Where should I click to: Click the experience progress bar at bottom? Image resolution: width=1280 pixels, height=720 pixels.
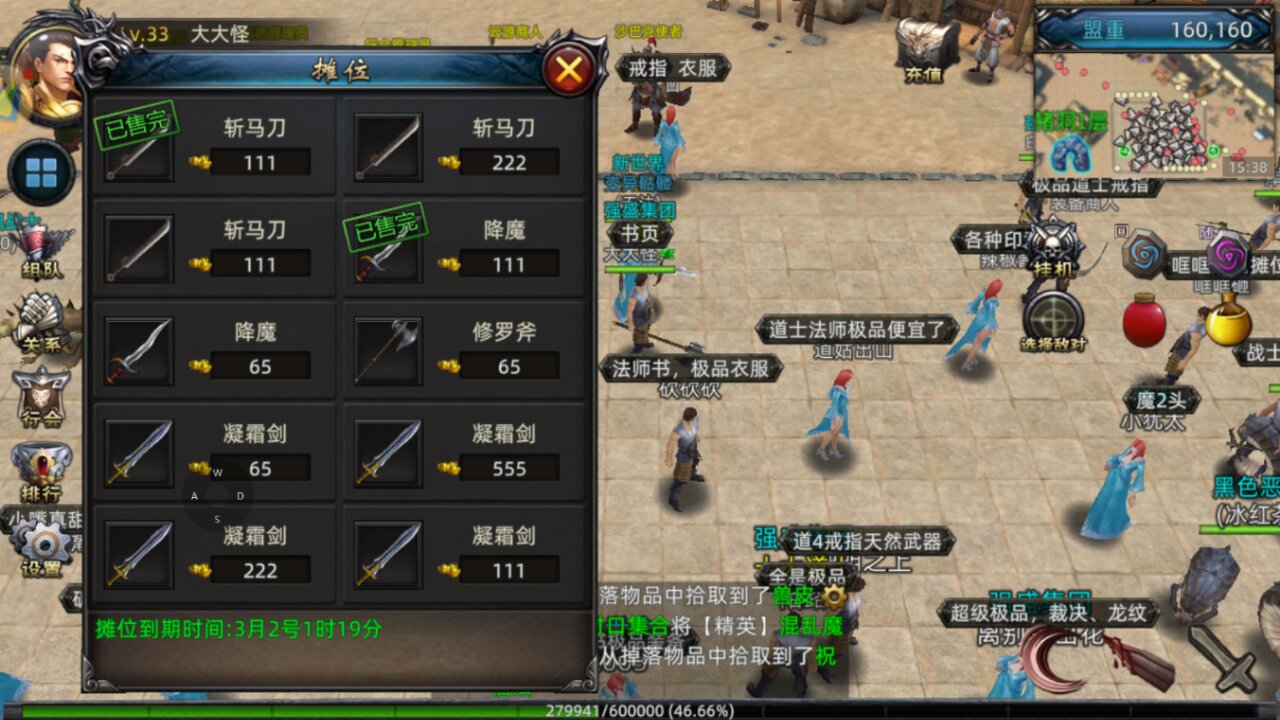(640, 710)
